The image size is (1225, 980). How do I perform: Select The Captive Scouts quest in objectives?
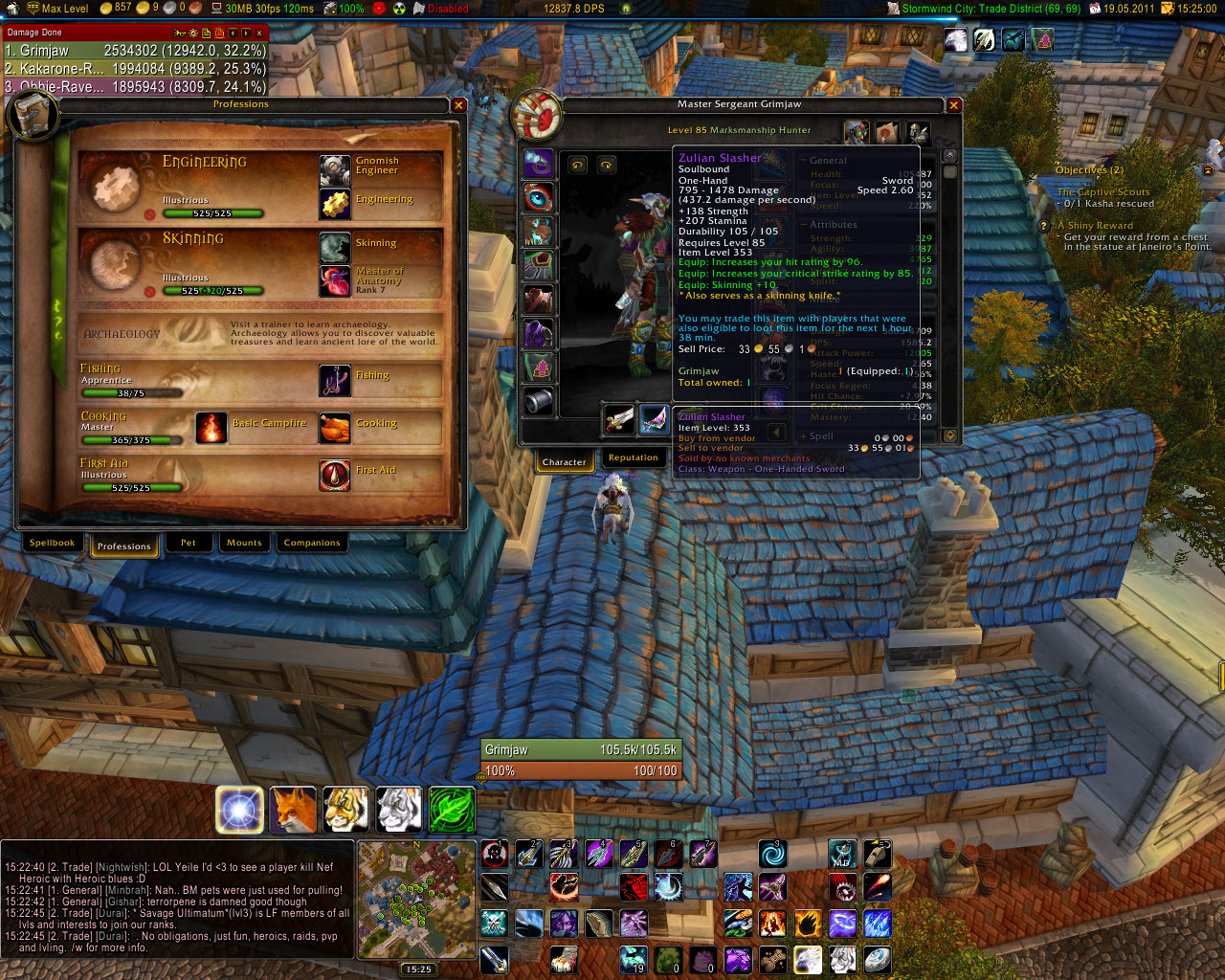1103,192
